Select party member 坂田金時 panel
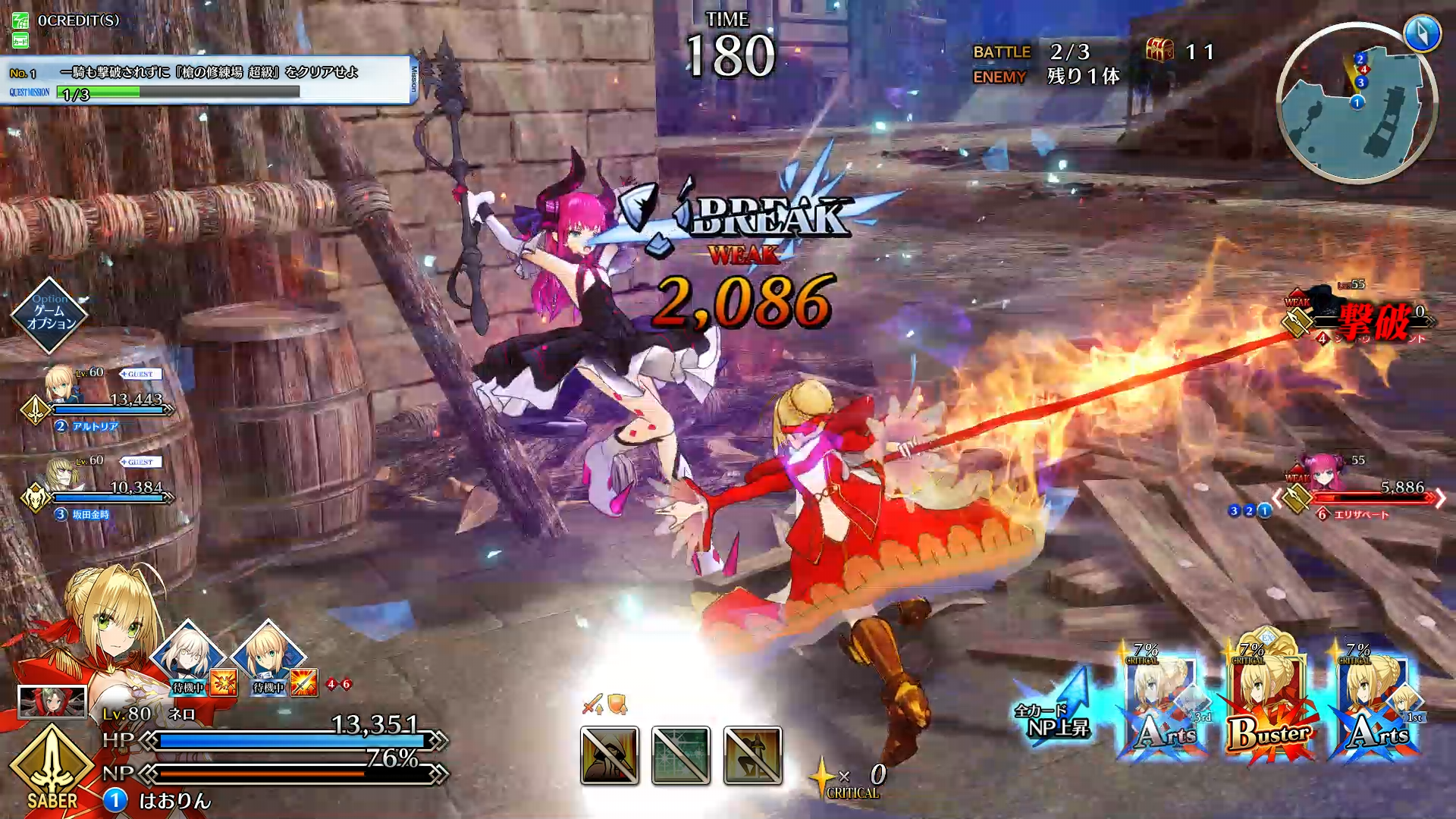 [x=99, y=489]
